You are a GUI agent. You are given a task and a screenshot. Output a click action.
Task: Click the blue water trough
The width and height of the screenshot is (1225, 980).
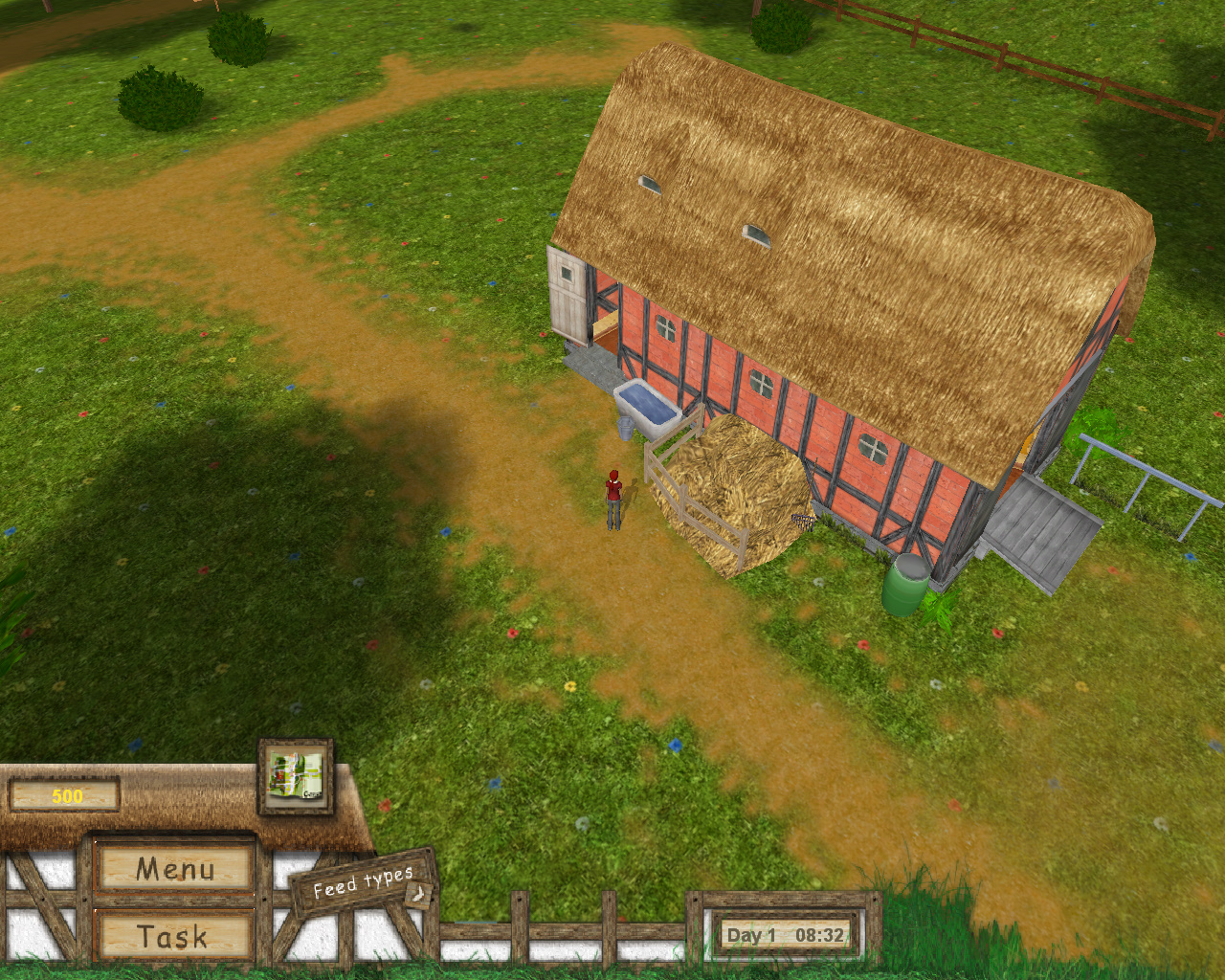[x=649, y=404]
